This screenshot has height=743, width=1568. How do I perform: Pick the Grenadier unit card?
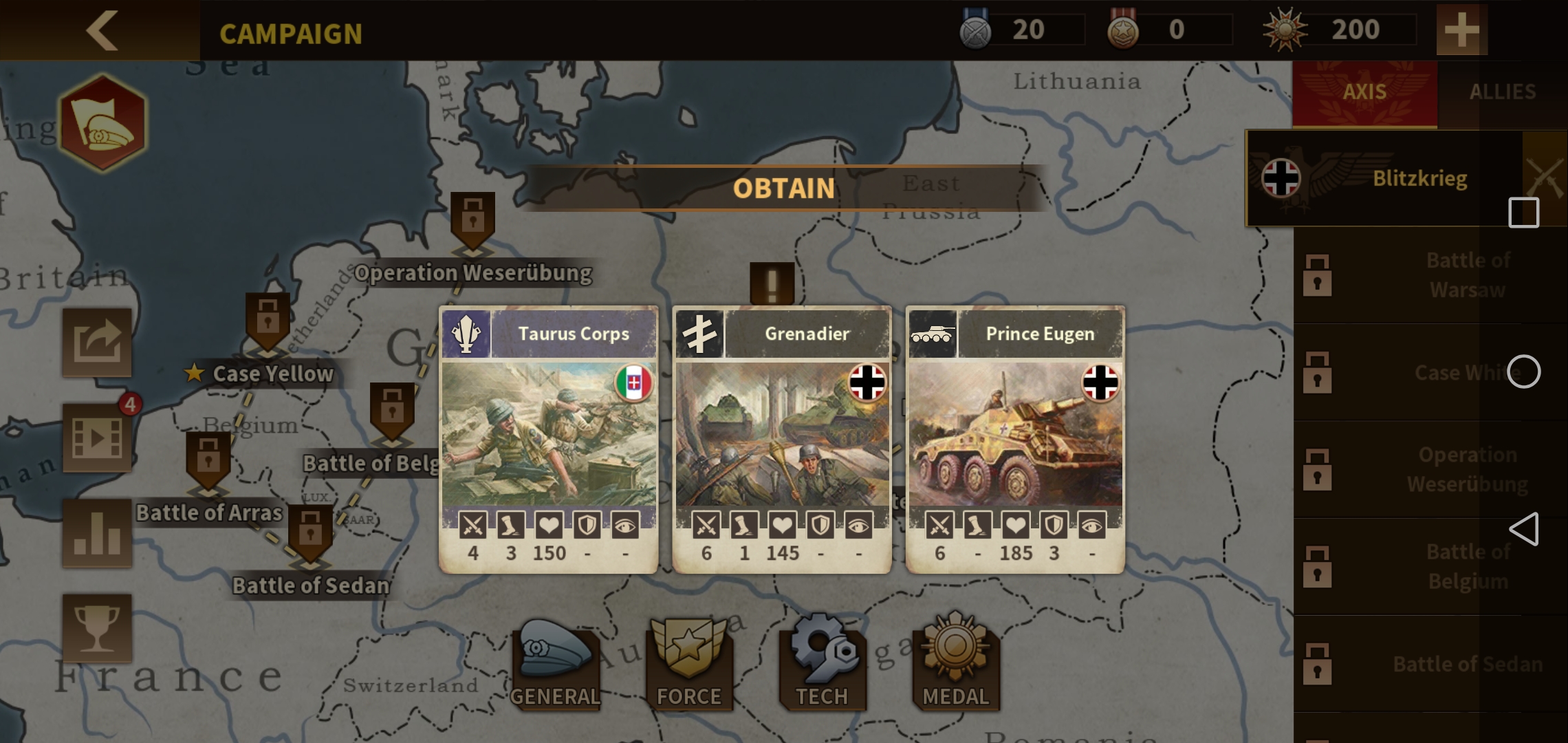coord(782,439)
